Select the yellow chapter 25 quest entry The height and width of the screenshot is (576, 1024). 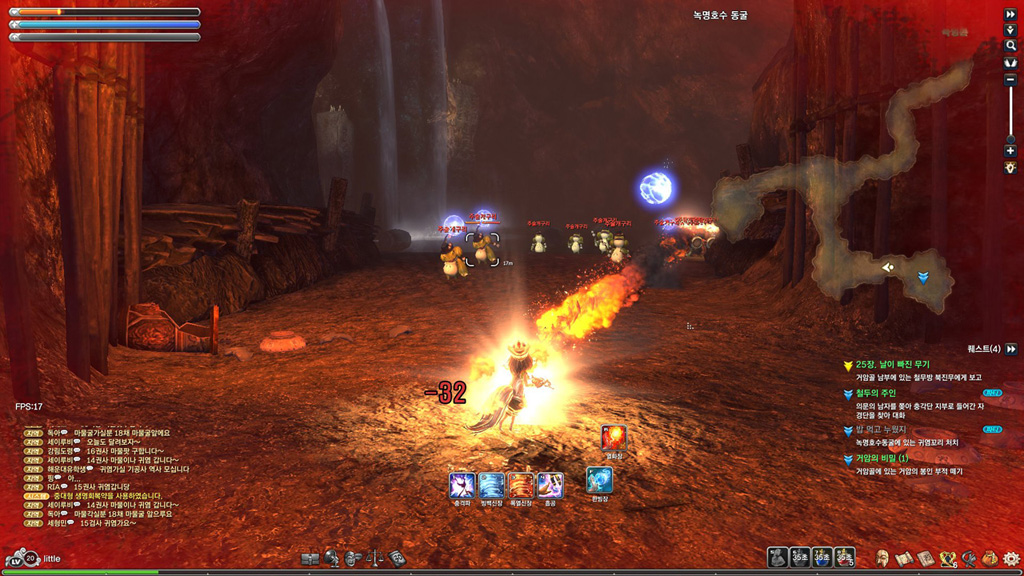click(x=892, y=365)
